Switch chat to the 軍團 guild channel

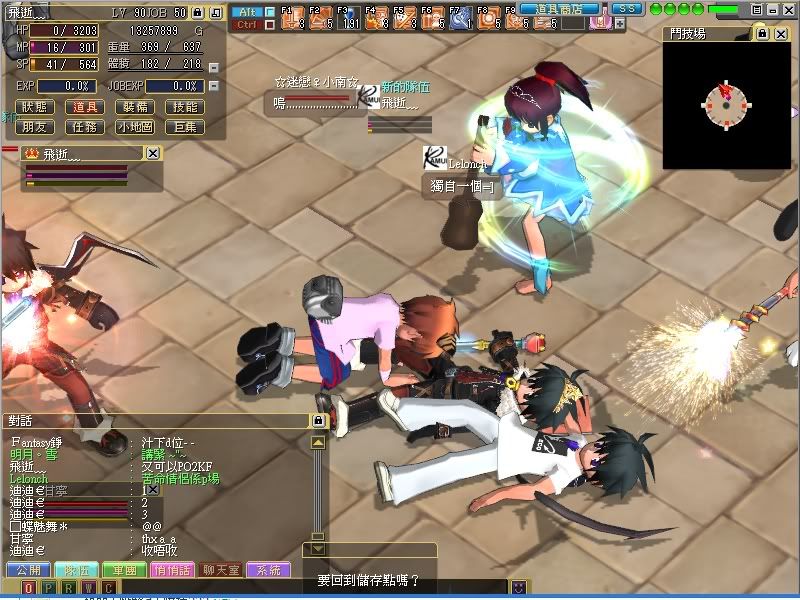click(x=124, y=570)
